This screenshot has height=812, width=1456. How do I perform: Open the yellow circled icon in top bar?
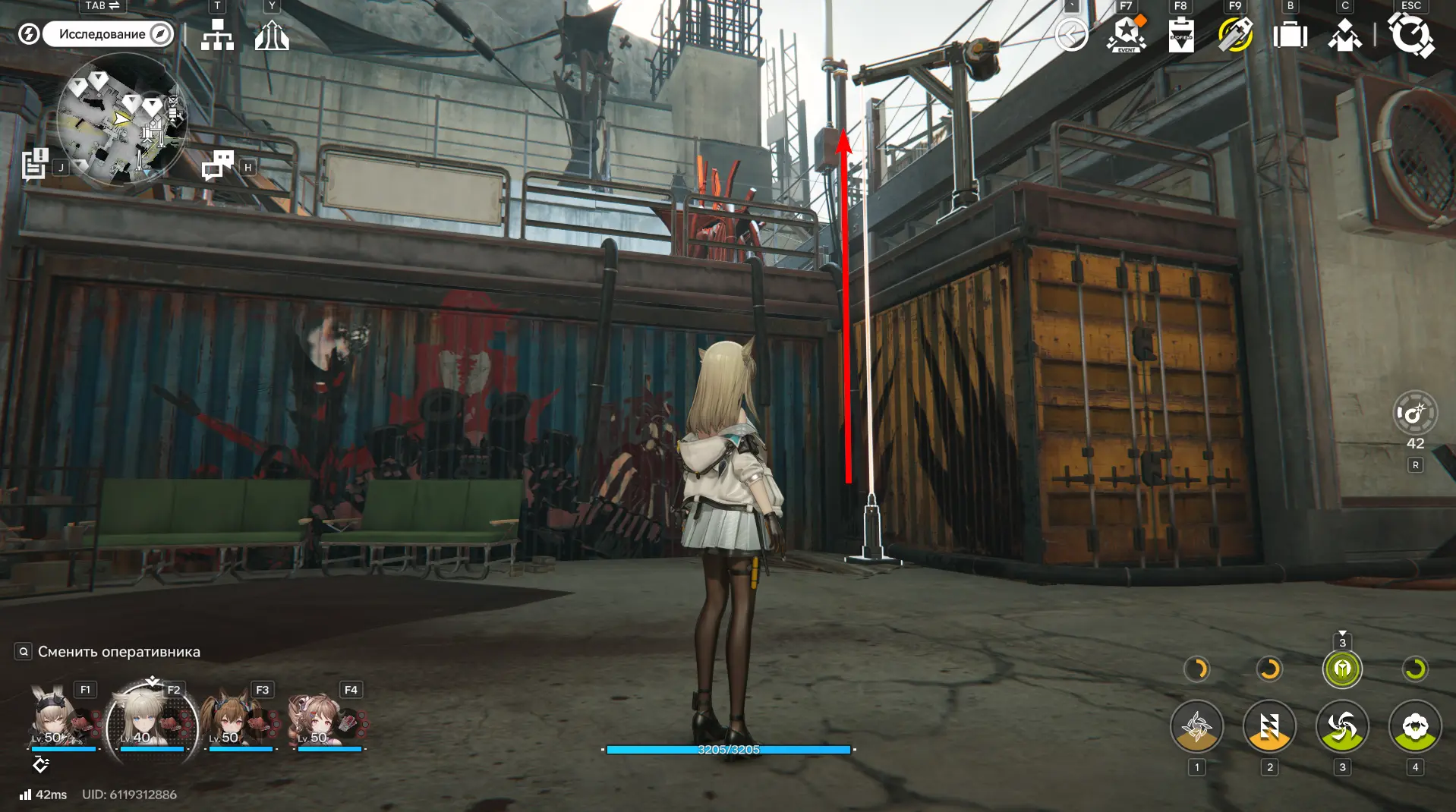[1235, 35]
